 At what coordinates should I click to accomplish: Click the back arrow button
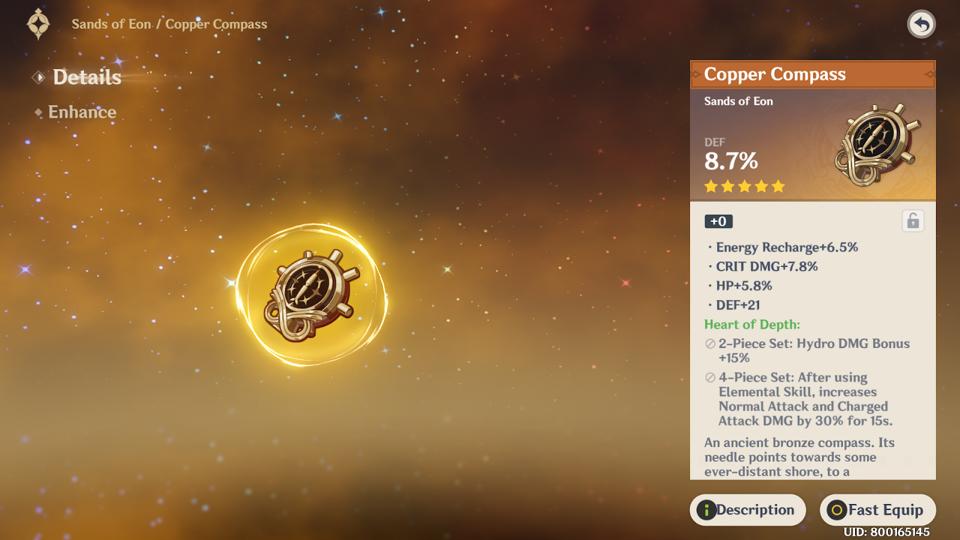(921, 24)
